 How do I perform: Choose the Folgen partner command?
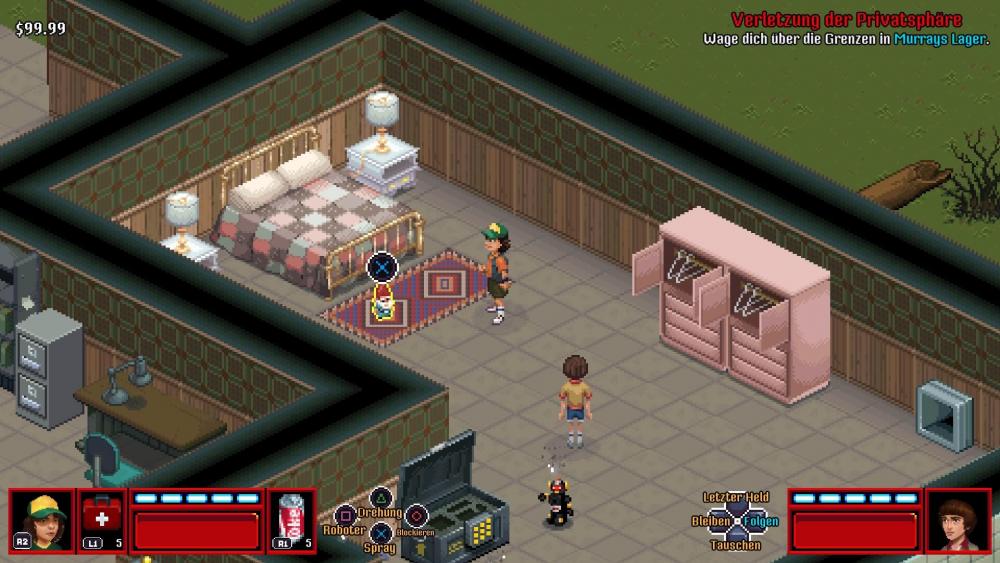(x=762, y=521)
